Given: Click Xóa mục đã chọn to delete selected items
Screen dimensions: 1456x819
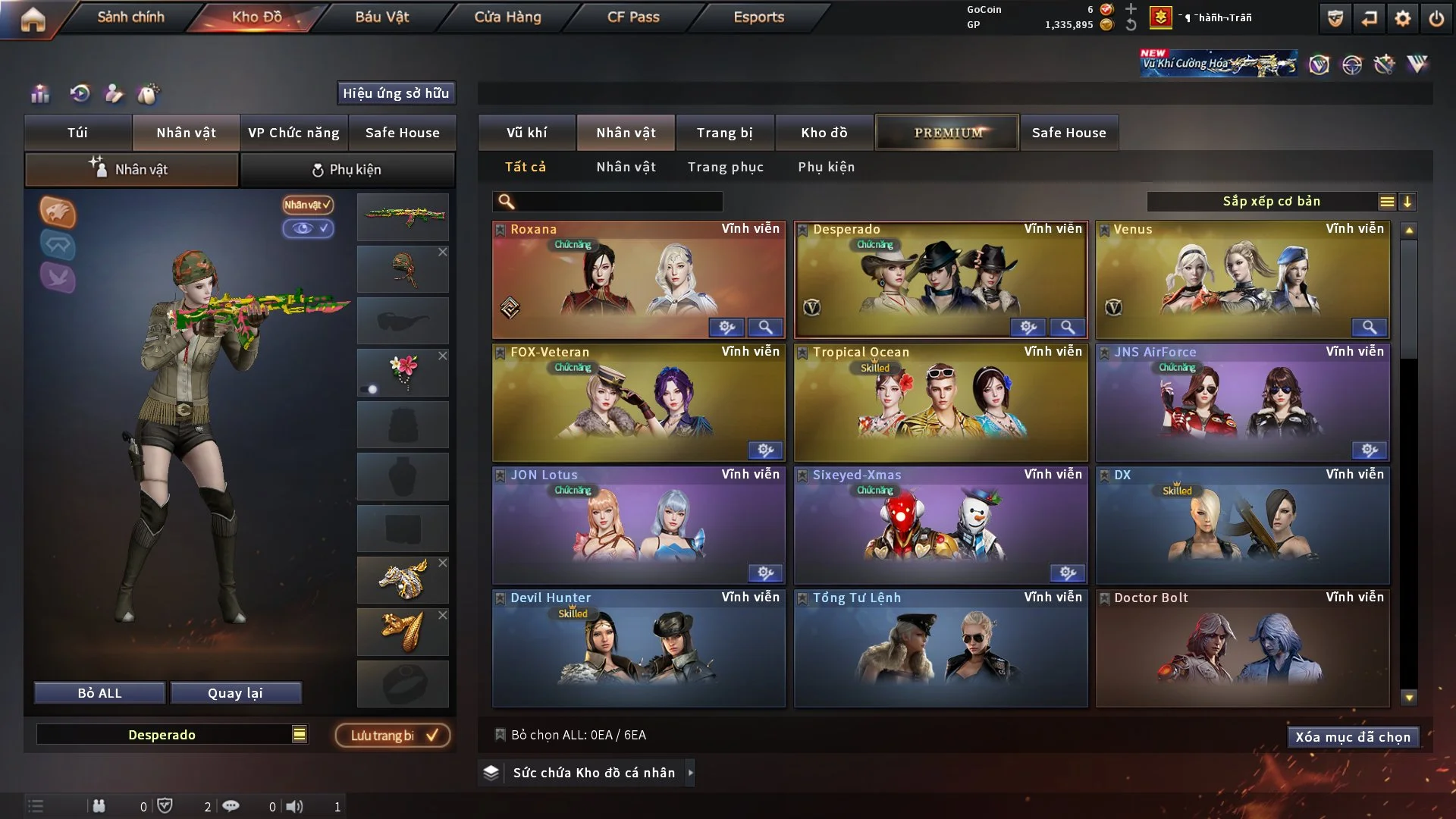Looking at the screenshot, I should coord(1353,736).
